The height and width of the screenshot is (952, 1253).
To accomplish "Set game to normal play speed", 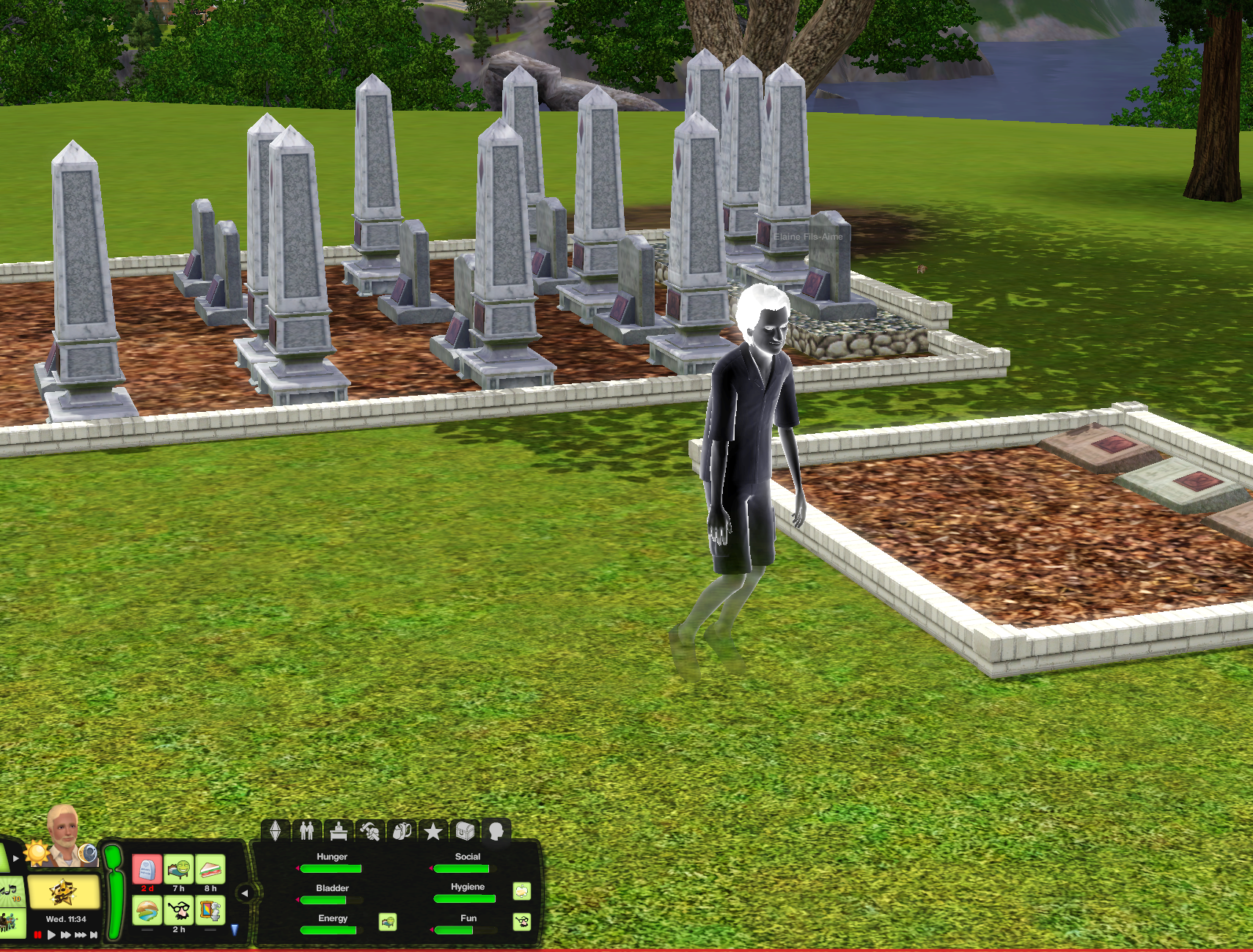I will coord(51,934).
